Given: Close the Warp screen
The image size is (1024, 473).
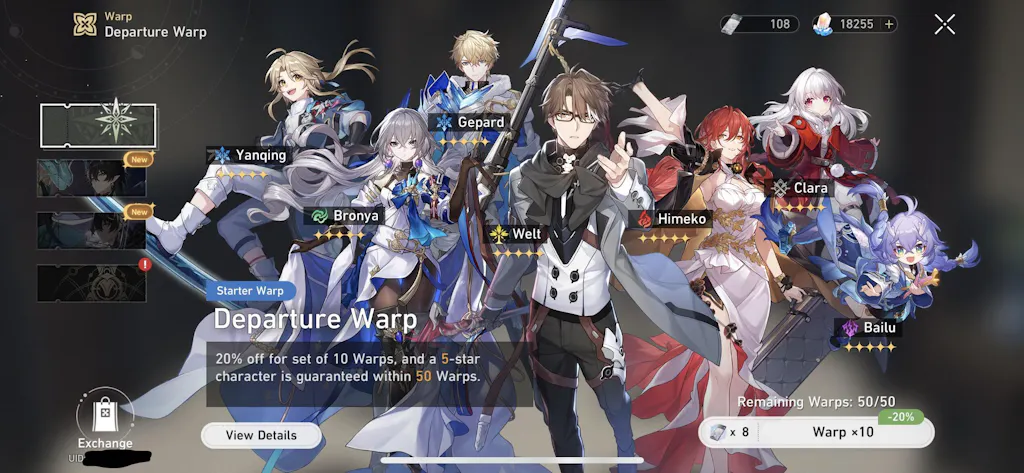Looking at the screenshot, I should click(944, 24).
